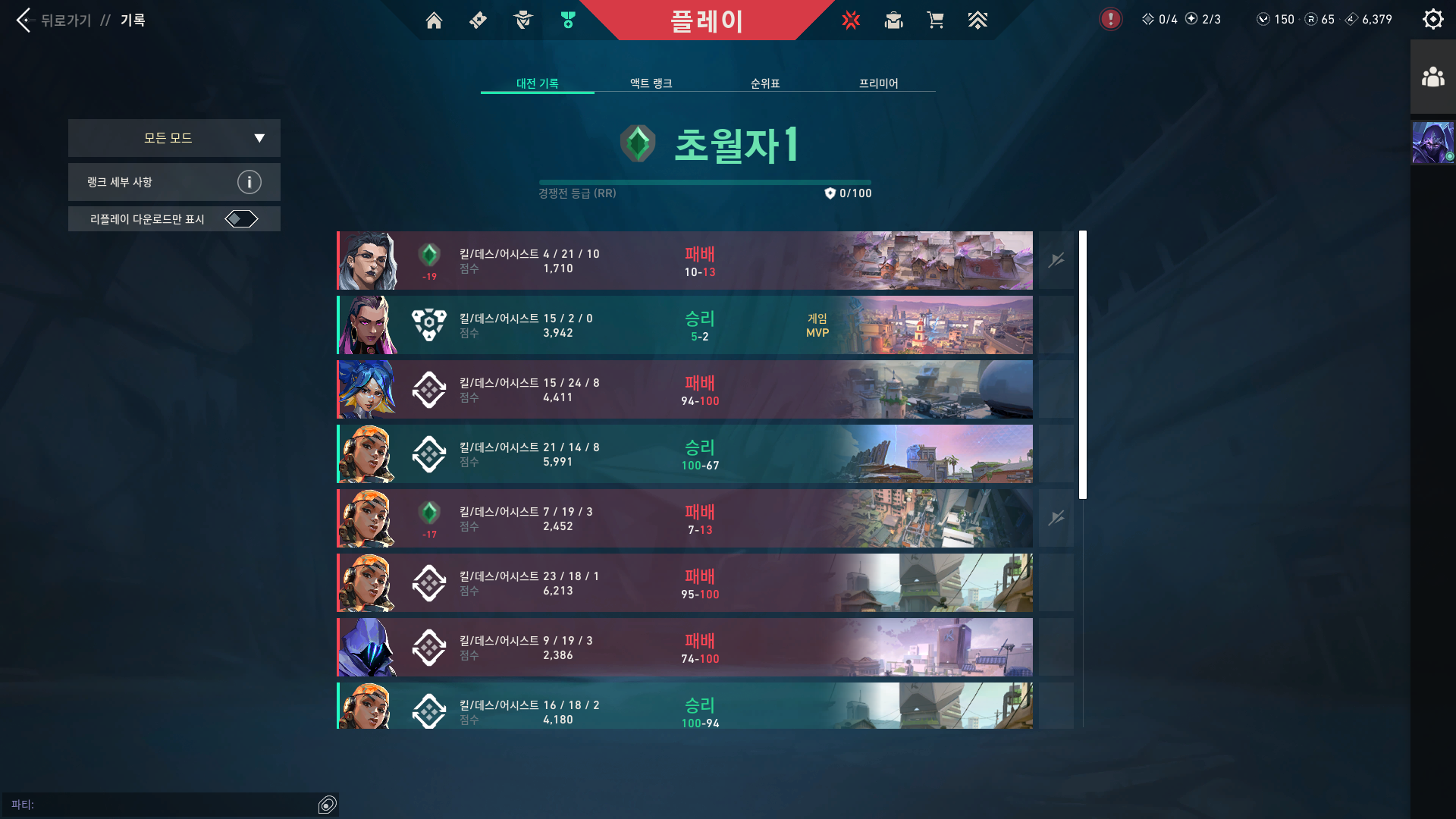Expand the mode filter via its arrow

(259, 138)
